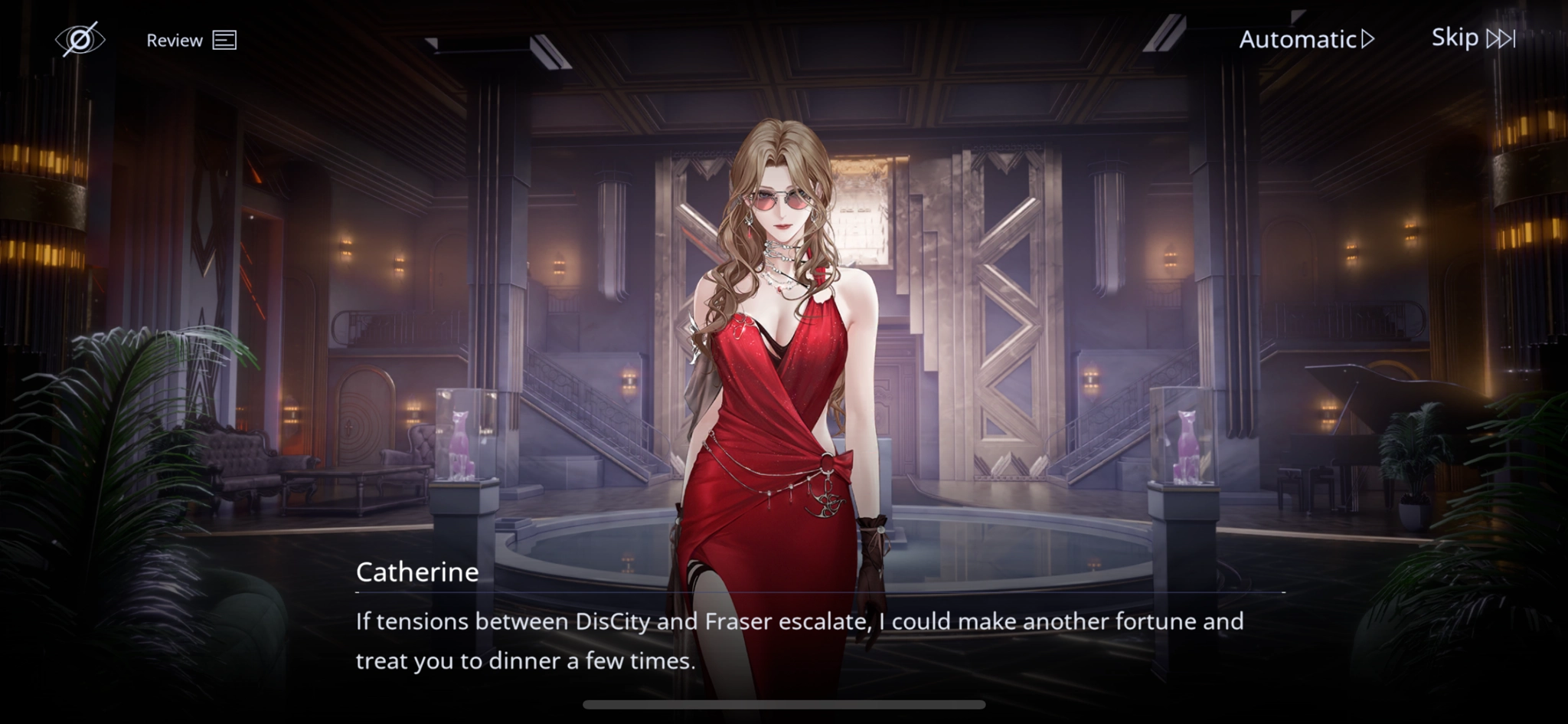Tap the home indicator bar at screen bottom

[784, 703]
